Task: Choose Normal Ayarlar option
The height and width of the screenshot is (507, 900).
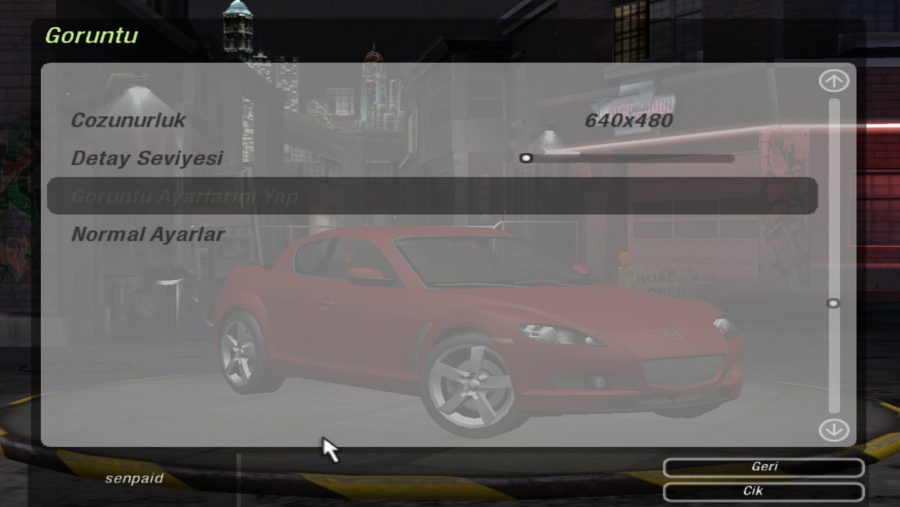Action: coord(148,235)
